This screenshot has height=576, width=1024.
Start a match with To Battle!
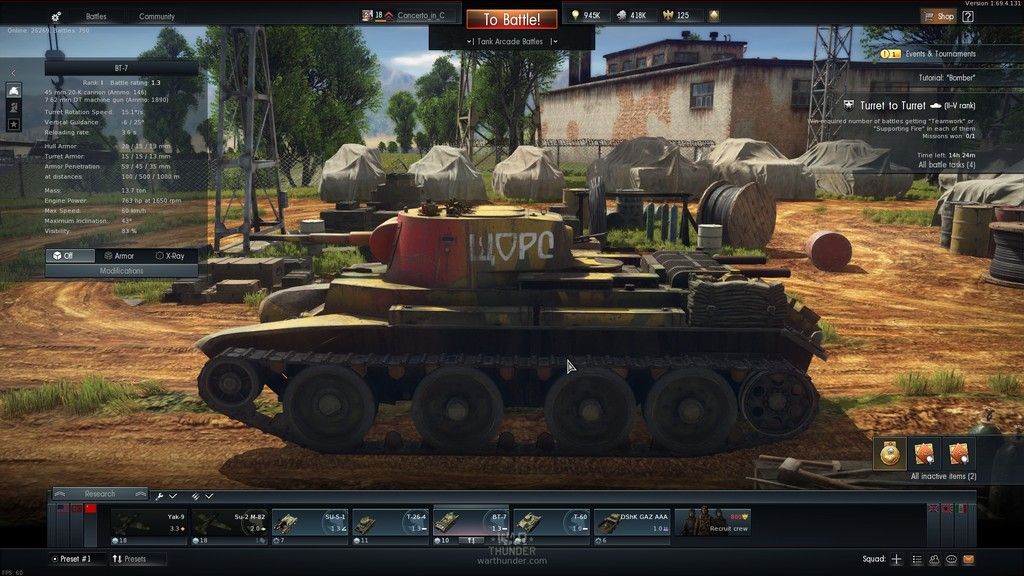tap(511, 19)
